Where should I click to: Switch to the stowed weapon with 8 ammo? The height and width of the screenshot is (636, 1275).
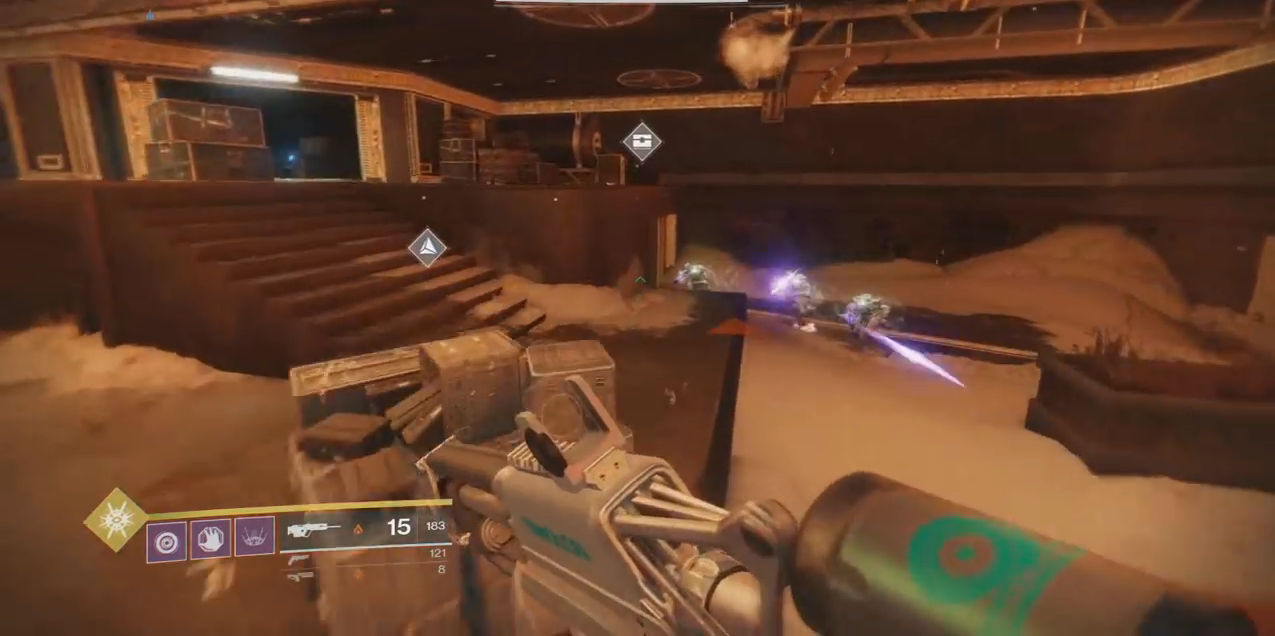[x=298, y=575]
